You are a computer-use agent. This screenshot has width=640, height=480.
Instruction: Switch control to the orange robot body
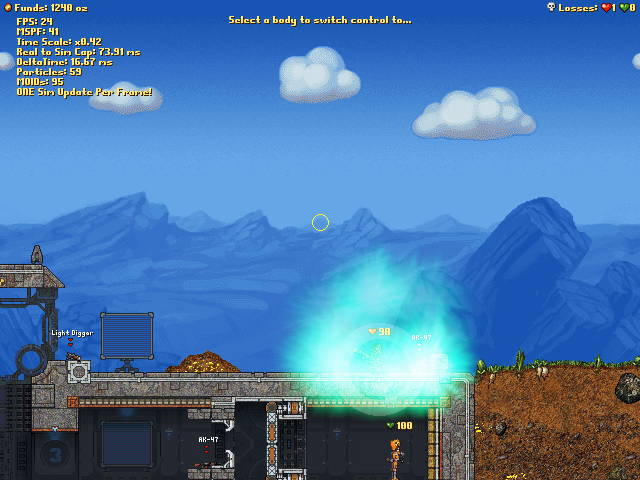pos(395,456)
